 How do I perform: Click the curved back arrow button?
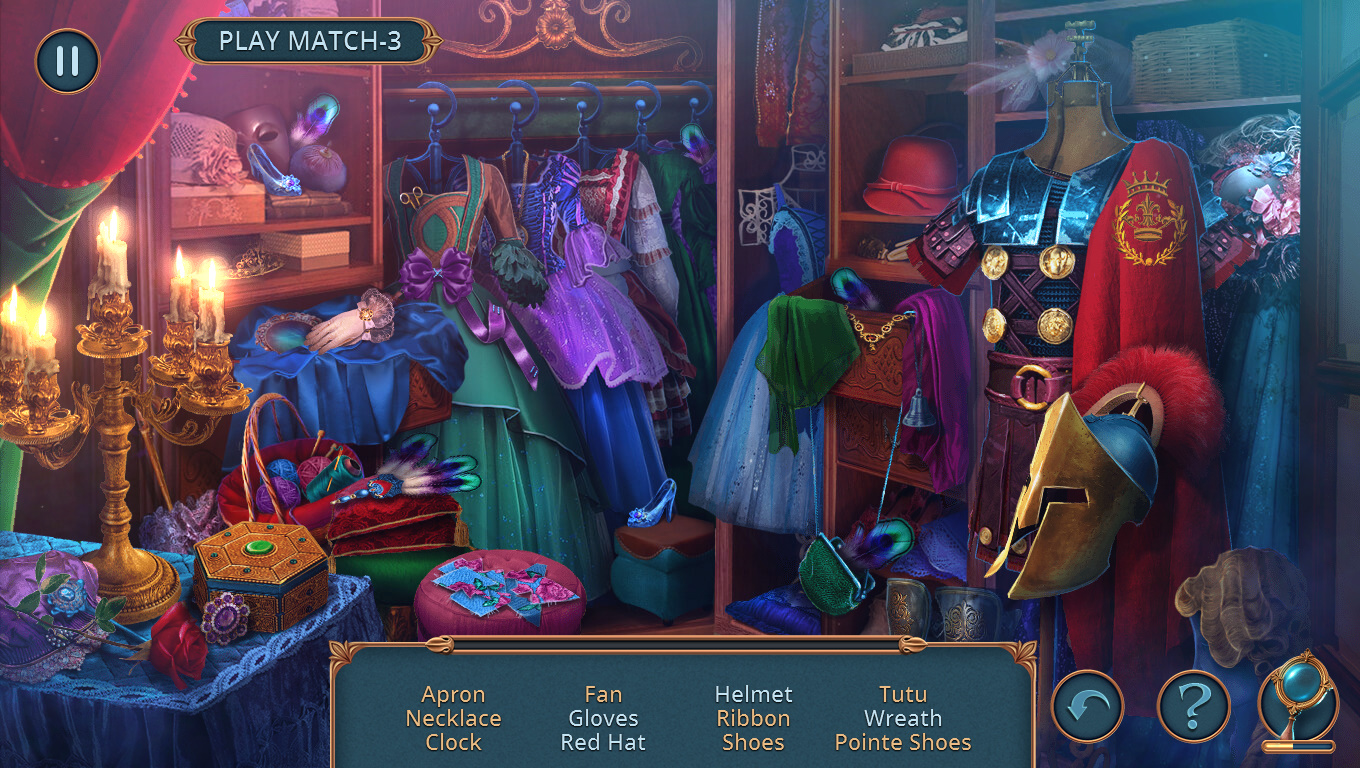pyautogui.click(x=1087, y=706)
